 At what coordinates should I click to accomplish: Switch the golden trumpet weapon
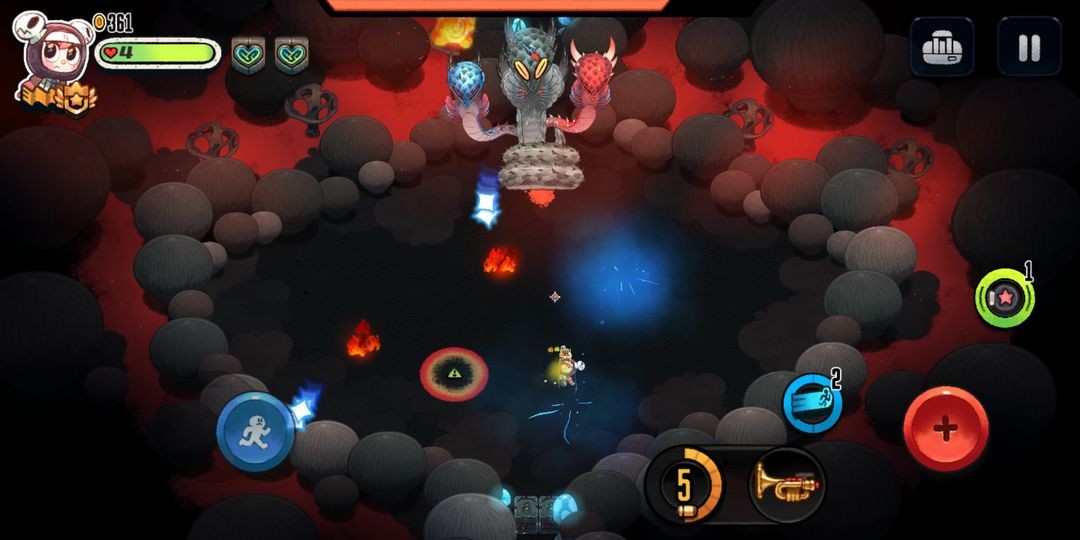point(786,485)
